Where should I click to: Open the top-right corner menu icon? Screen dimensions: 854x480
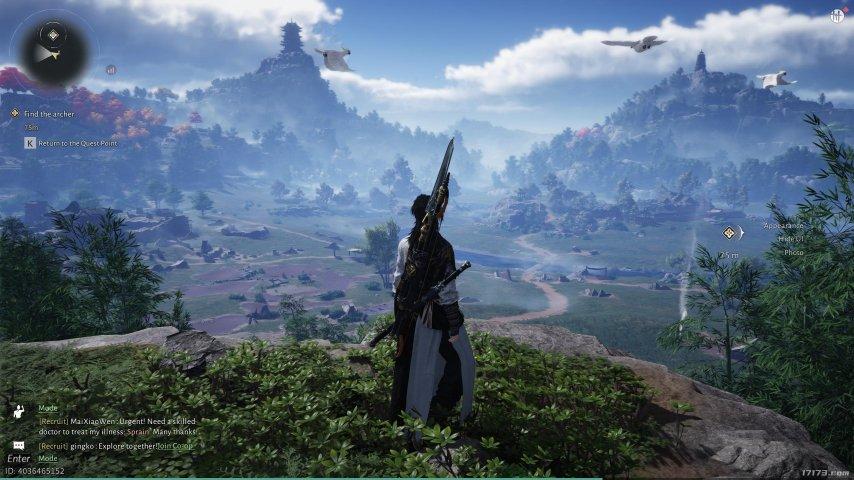(x=836, y=16)
